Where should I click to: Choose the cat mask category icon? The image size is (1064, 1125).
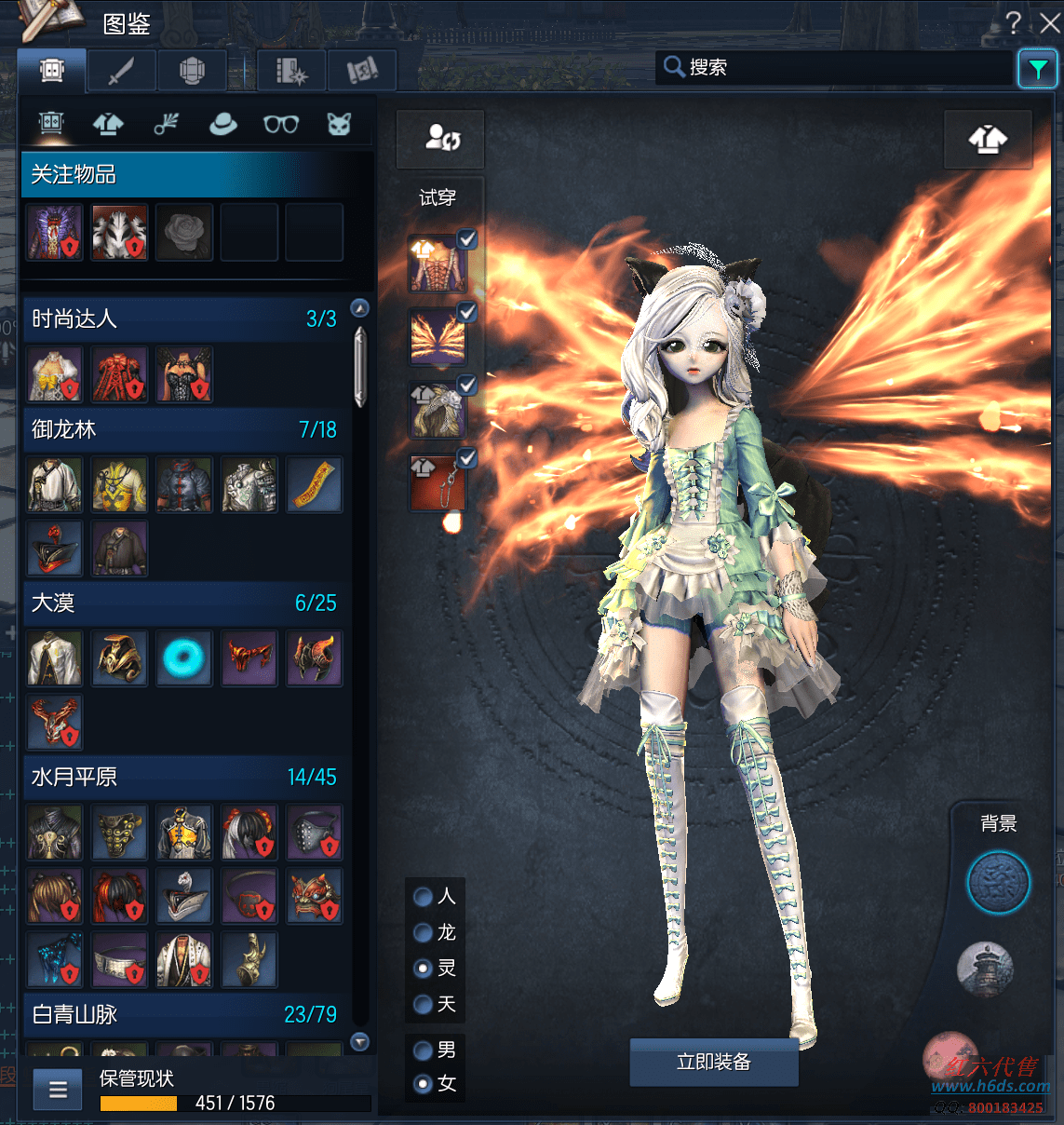(339, 124)
